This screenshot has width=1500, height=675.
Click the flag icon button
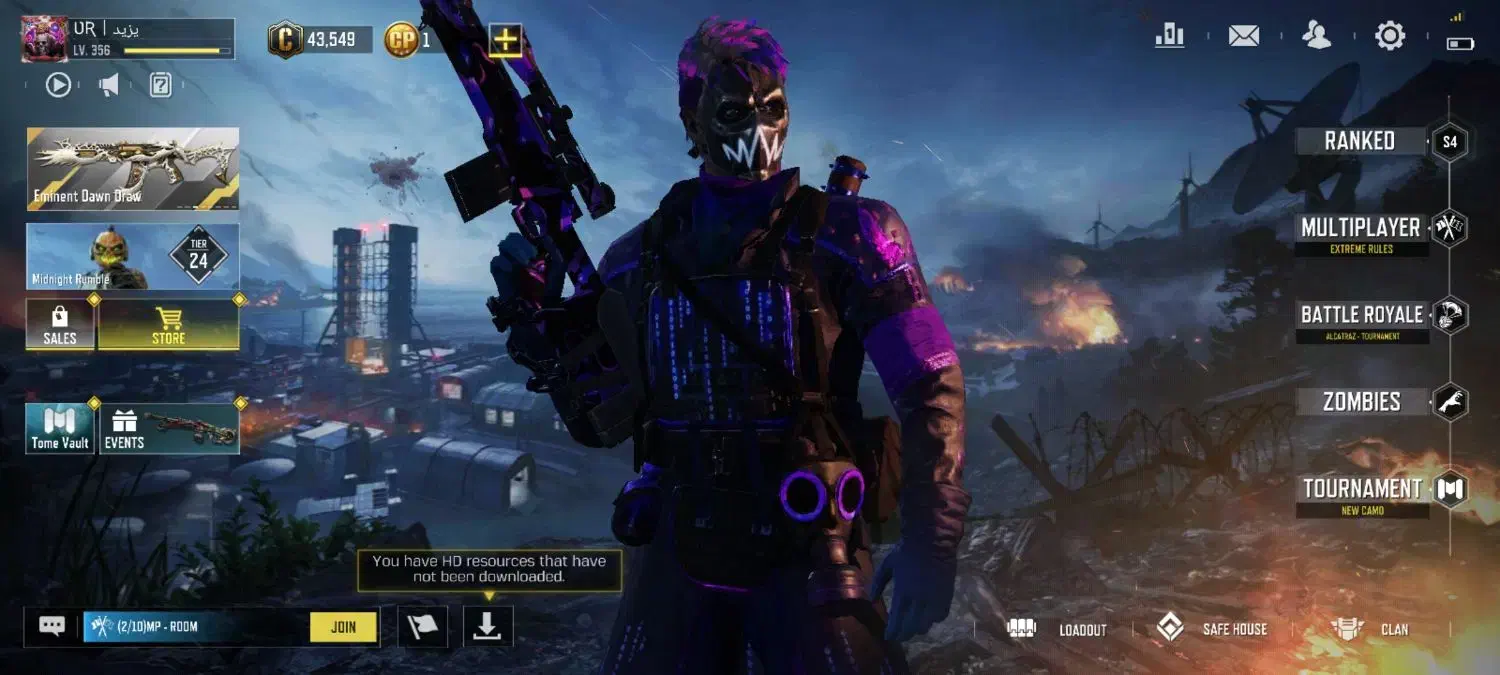(422, 626)
